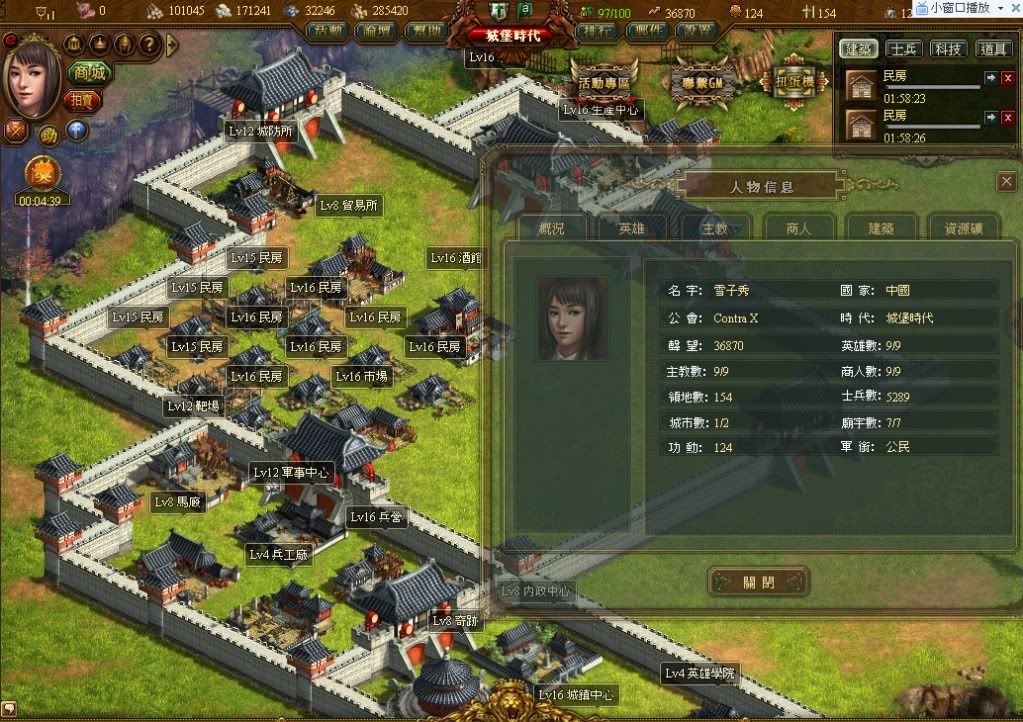Open the 小窗口播放 dropdown

point(1000,8)
